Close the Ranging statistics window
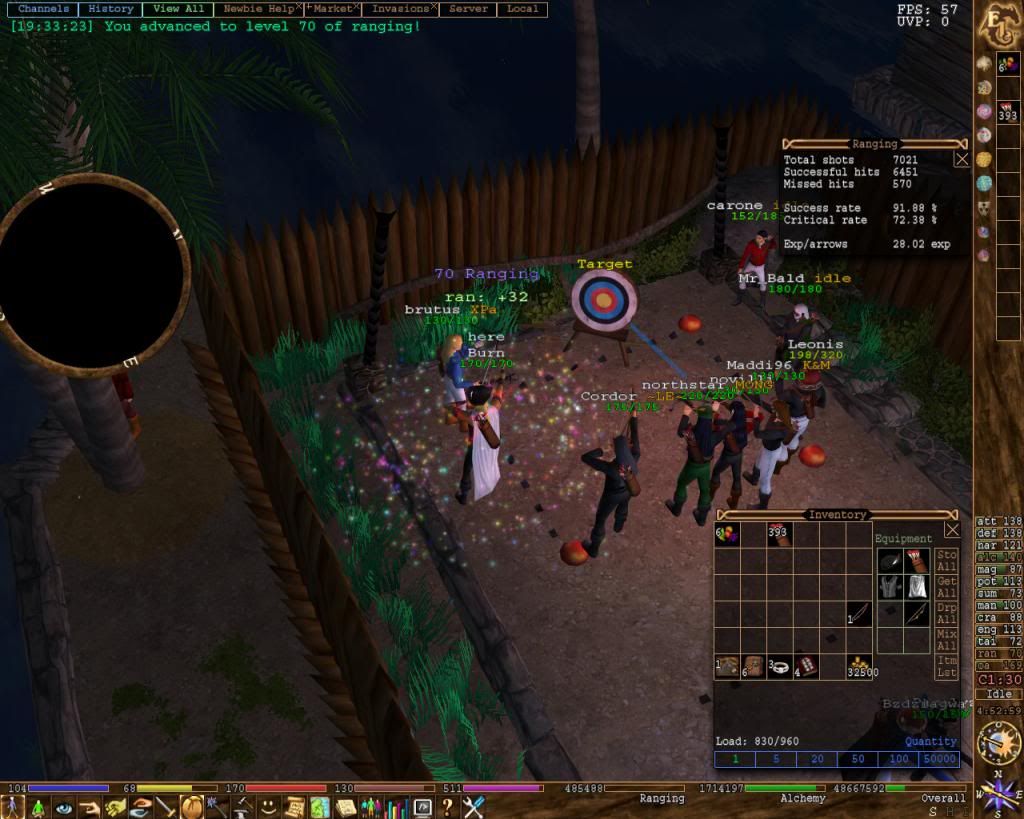The height and width of the screenshot is (819, 1024). [x=961, y=159]
